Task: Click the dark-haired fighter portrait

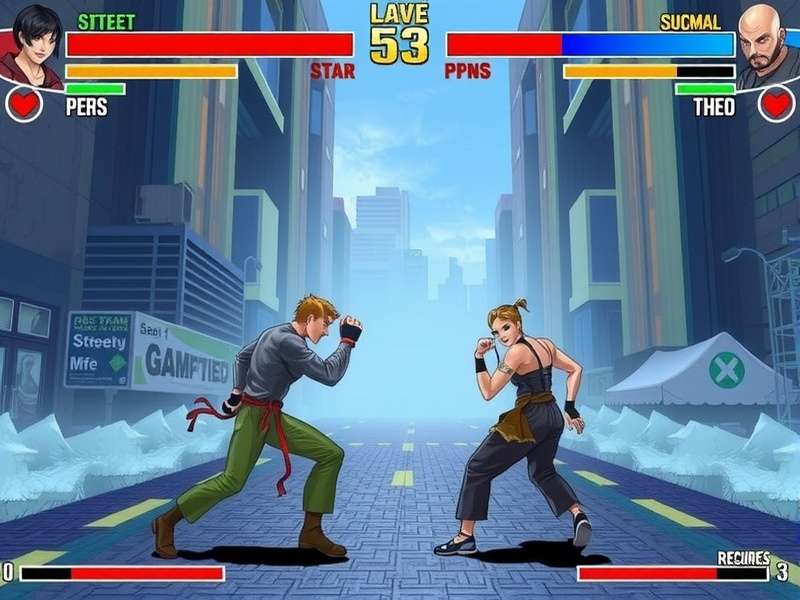Action: click(x=32, y=42)
